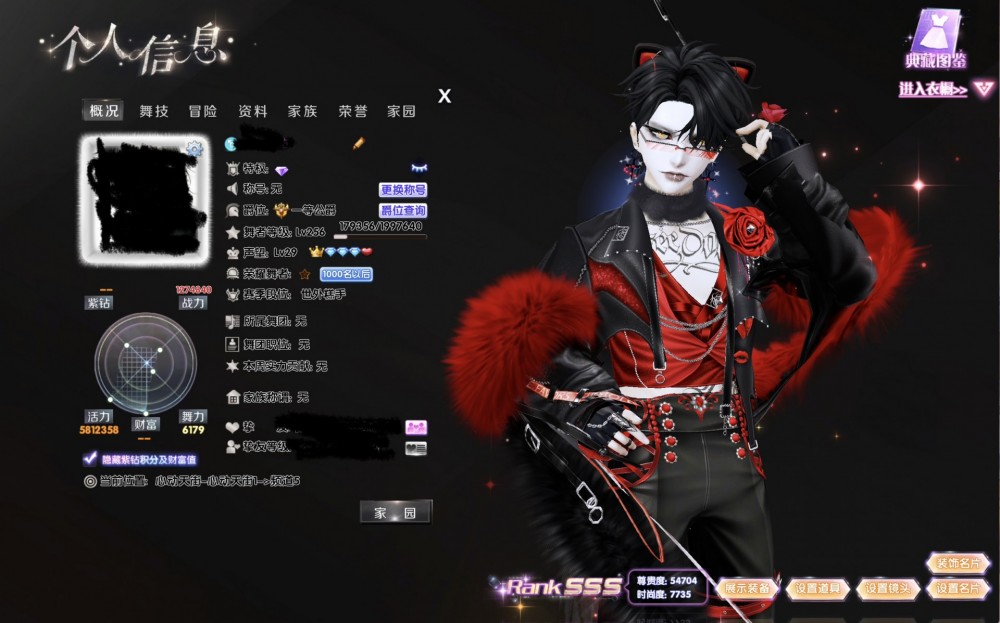This screenshot has width=1000, height=623.
Task: Select the 概况 overview tab
Action: pyautogui.click(x=104, y=111)
